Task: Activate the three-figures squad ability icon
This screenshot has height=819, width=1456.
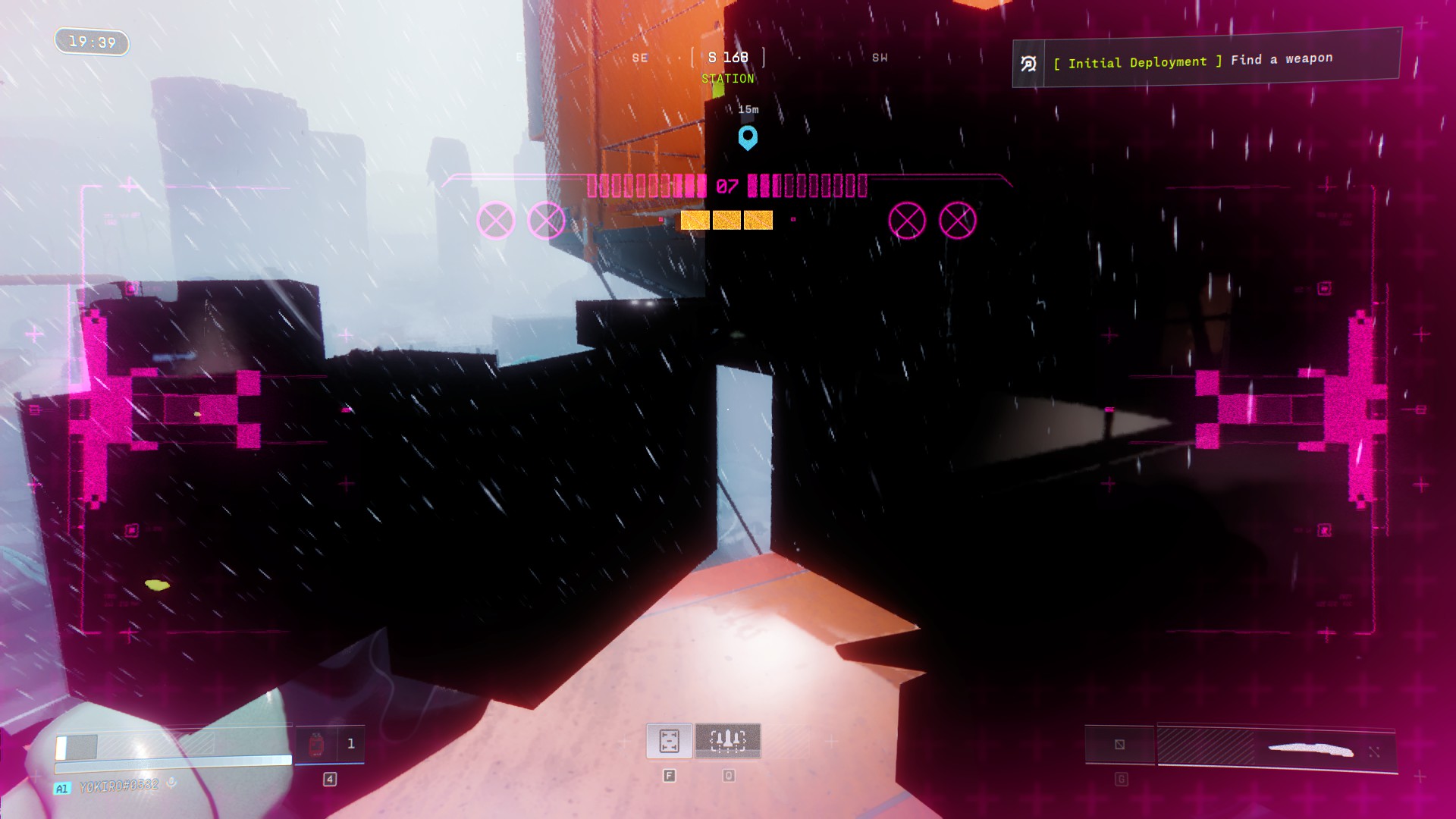Action: point(727,741)
